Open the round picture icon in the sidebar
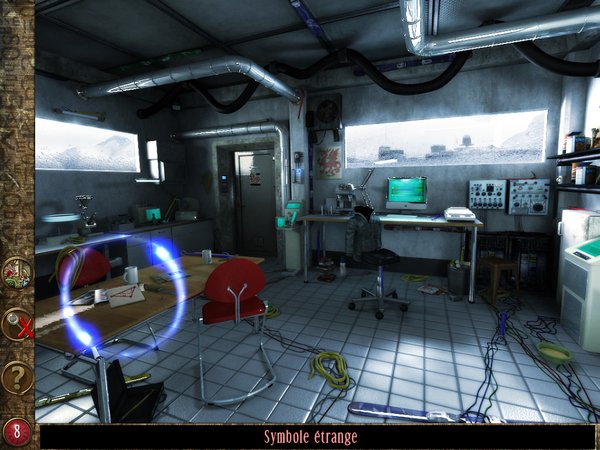This screenshot has width=600, height=450. [17, 273]
